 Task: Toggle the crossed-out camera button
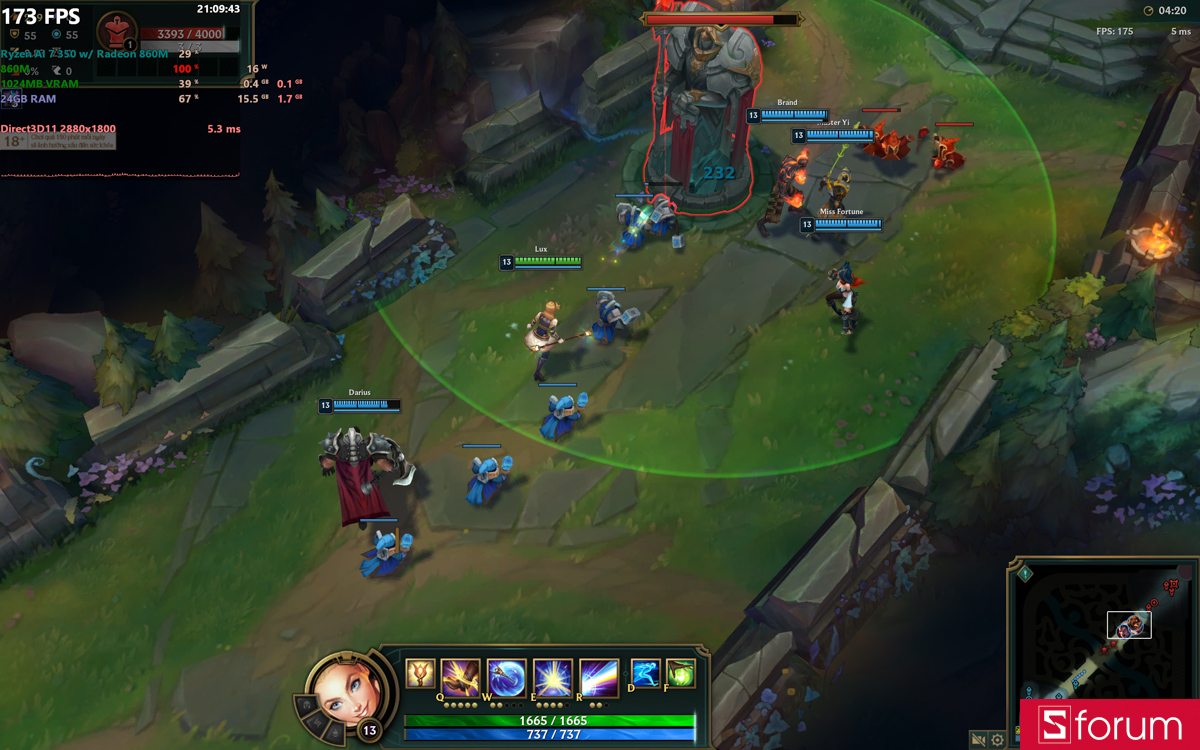click(979, 740)
